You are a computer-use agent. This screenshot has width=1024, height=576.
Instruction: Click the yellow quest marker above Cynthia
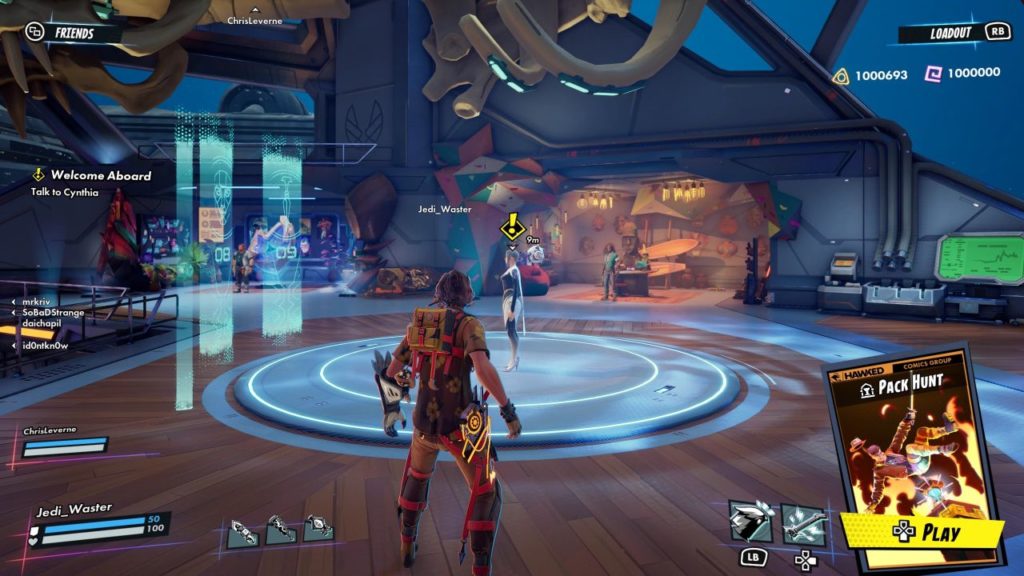(514, 227)
